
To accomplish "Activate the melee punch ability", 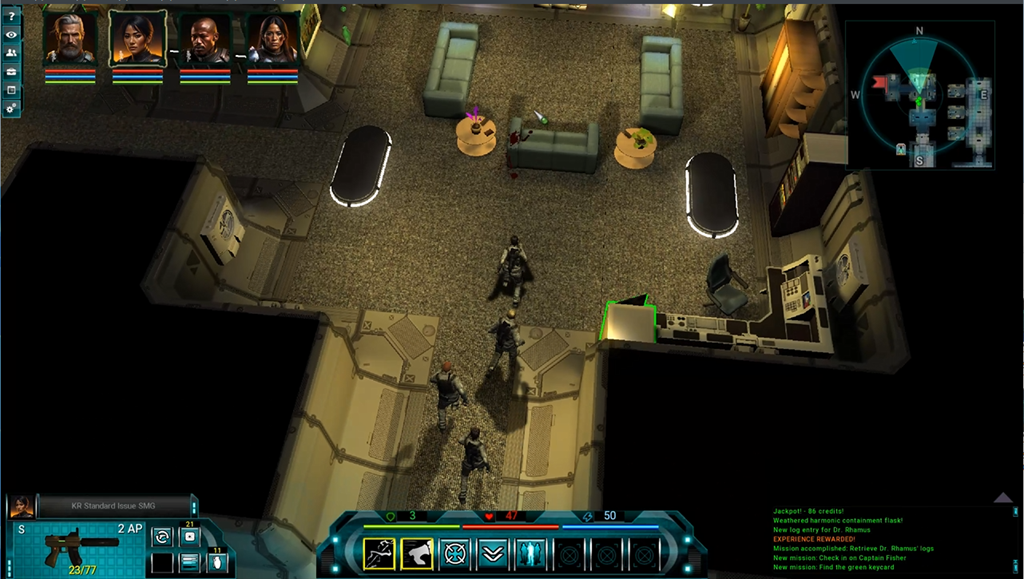I will [417, 553].
